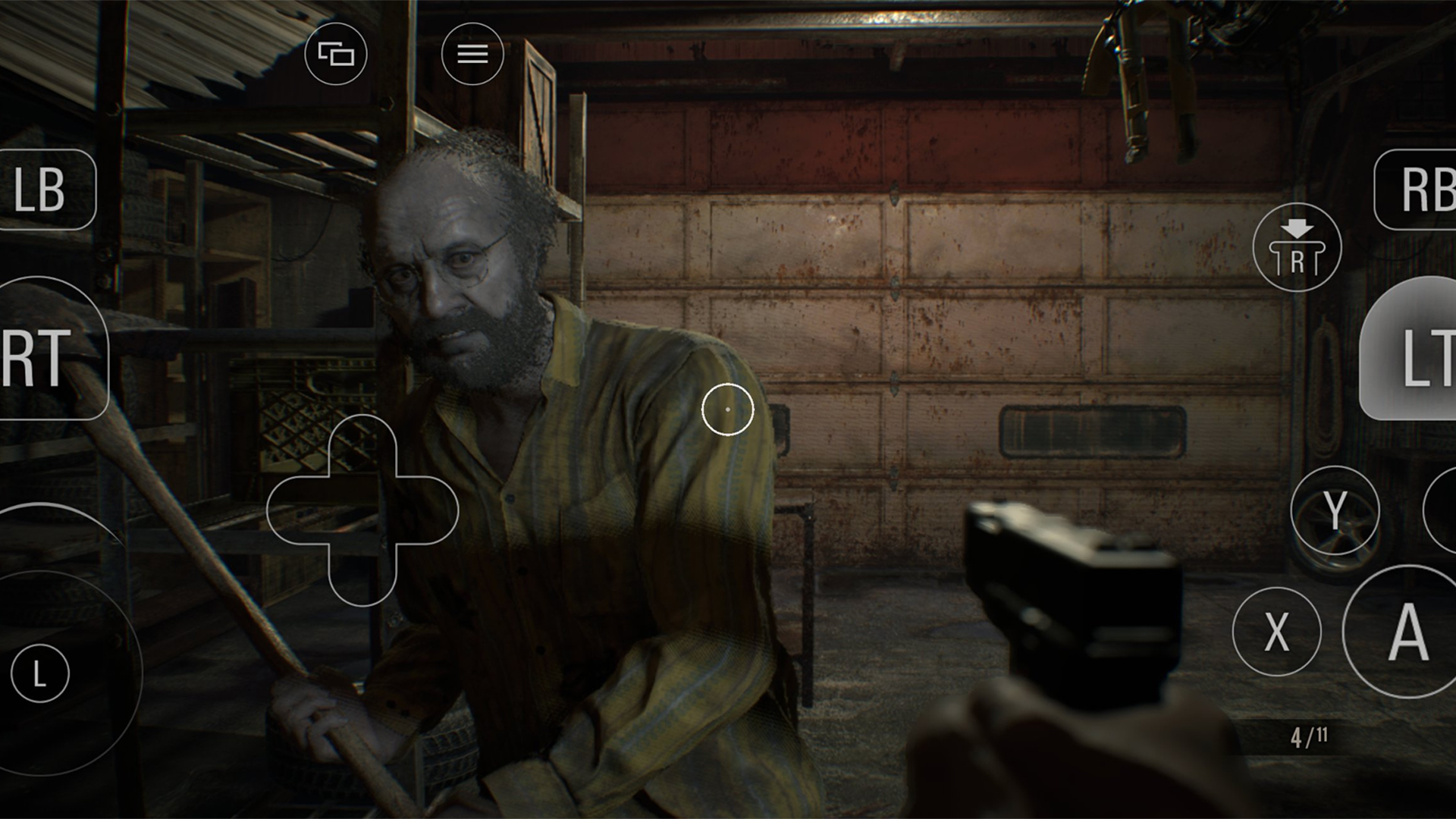Tap the X face button

click(1277, 631)
